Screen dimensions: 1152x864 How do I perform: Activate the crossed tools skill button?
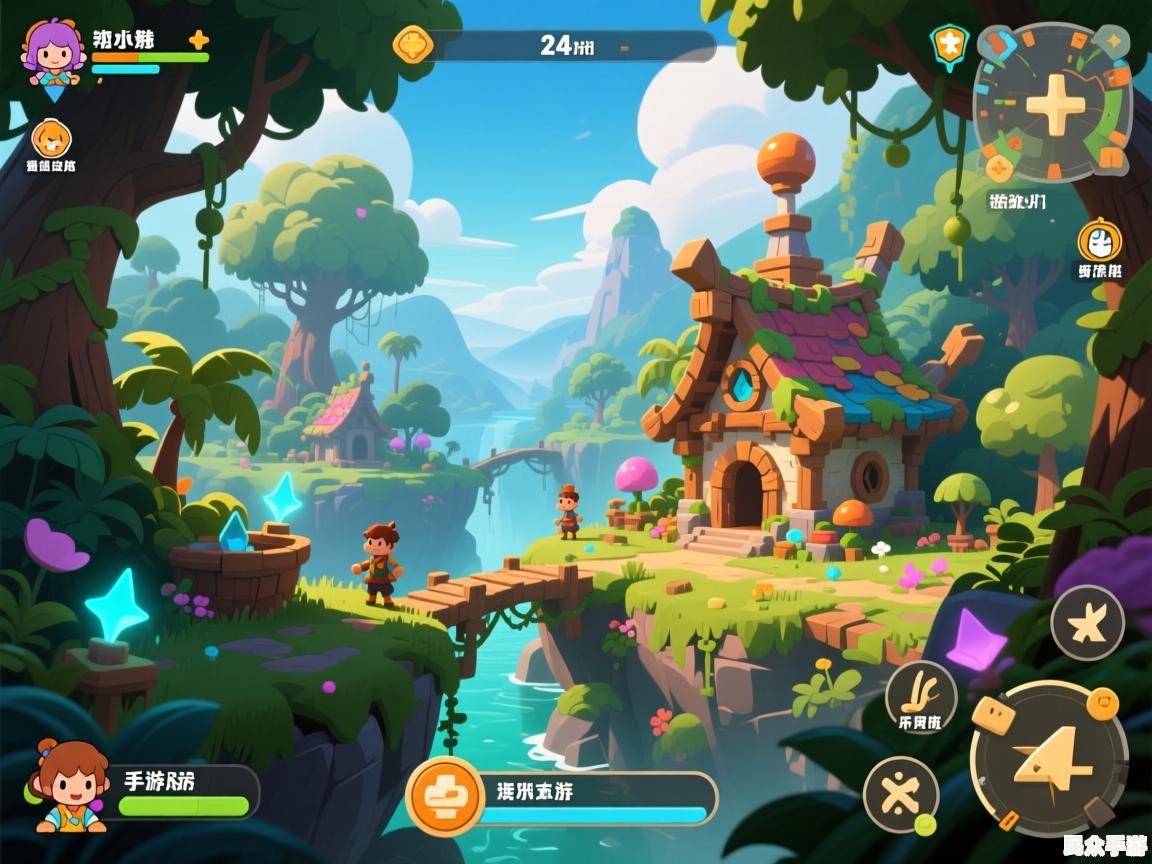[x=900, y=794]
